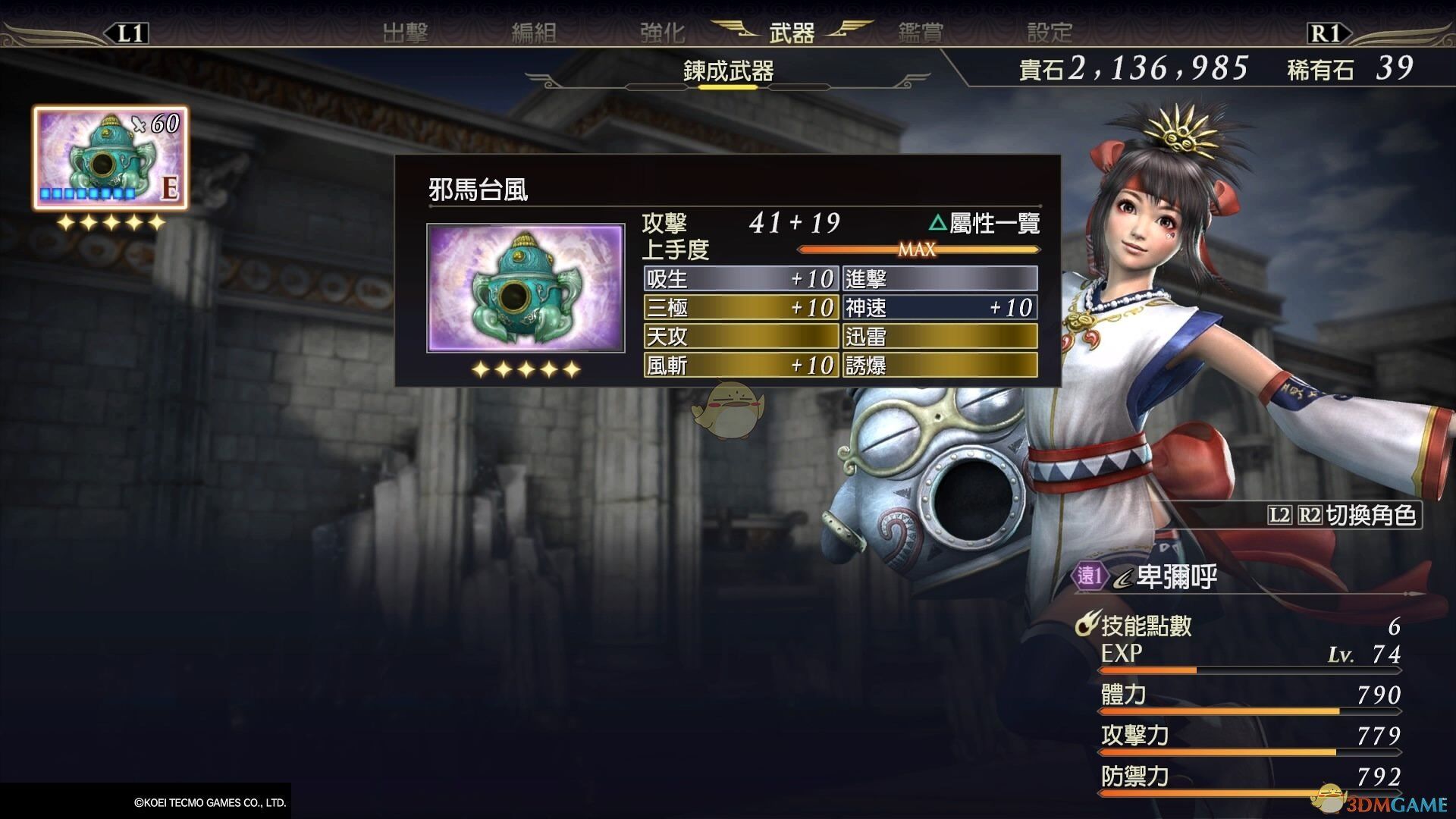Open the 編組 tab
Screen dimensions: 1456x819
click(x=534, y=33)
